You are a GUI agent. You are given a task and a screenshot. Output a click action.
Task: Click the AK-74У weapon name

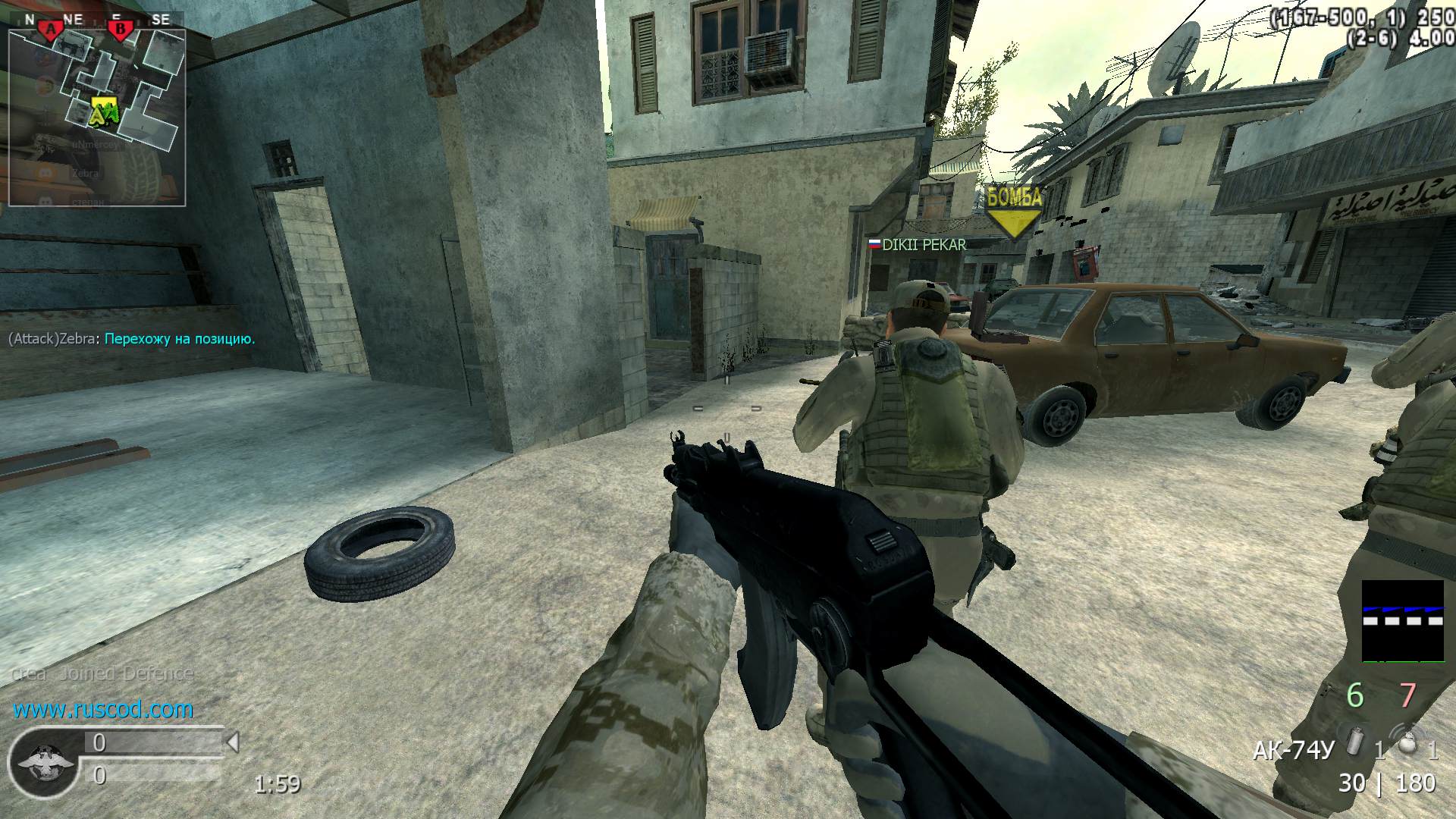[x=1292, y=751]
